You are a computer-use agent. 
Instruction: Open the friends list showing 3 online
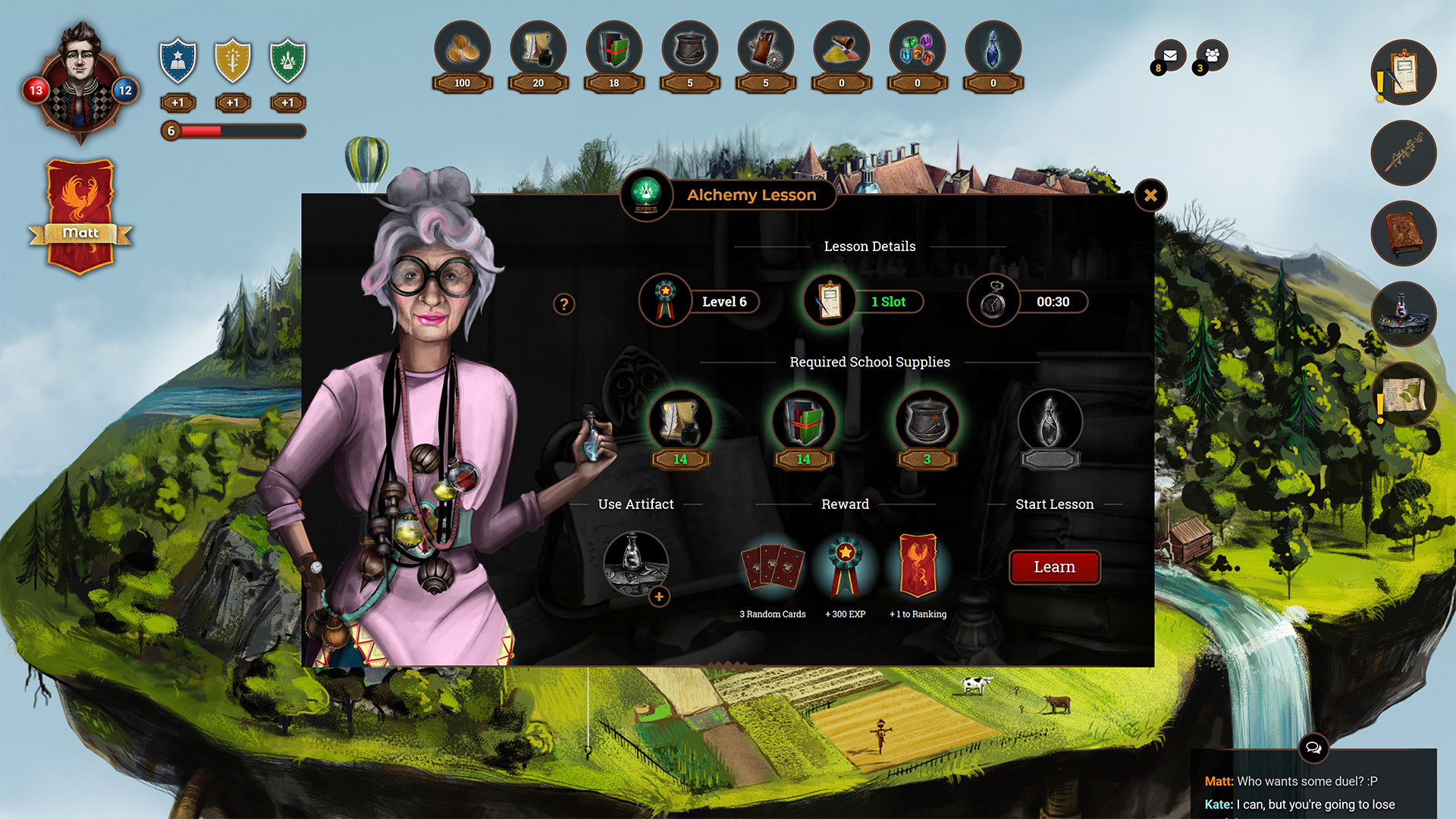(x=1211, y=54)
